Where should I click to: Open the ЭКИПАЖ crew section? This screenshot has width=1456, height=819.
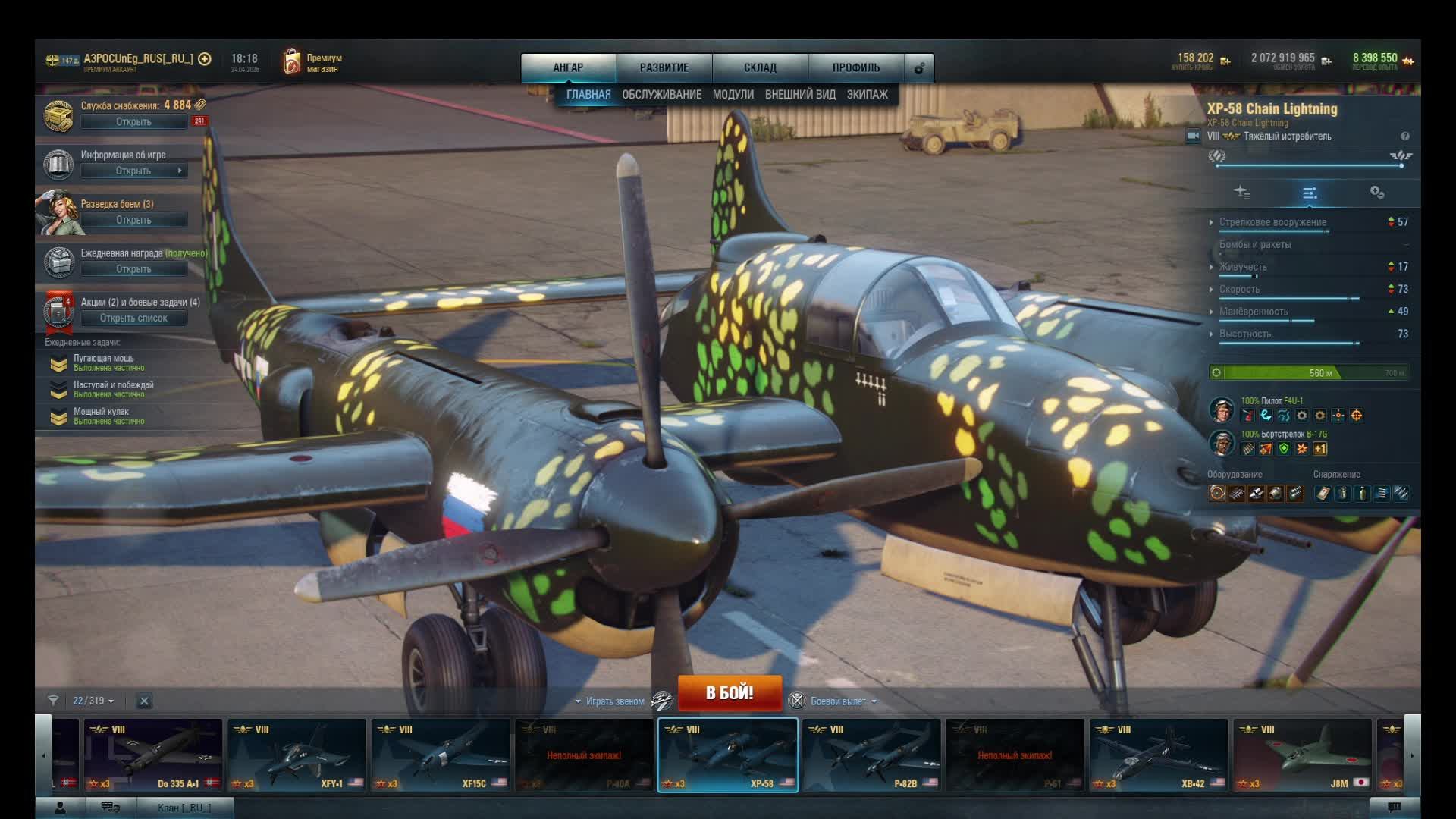(x=867, y=94)
